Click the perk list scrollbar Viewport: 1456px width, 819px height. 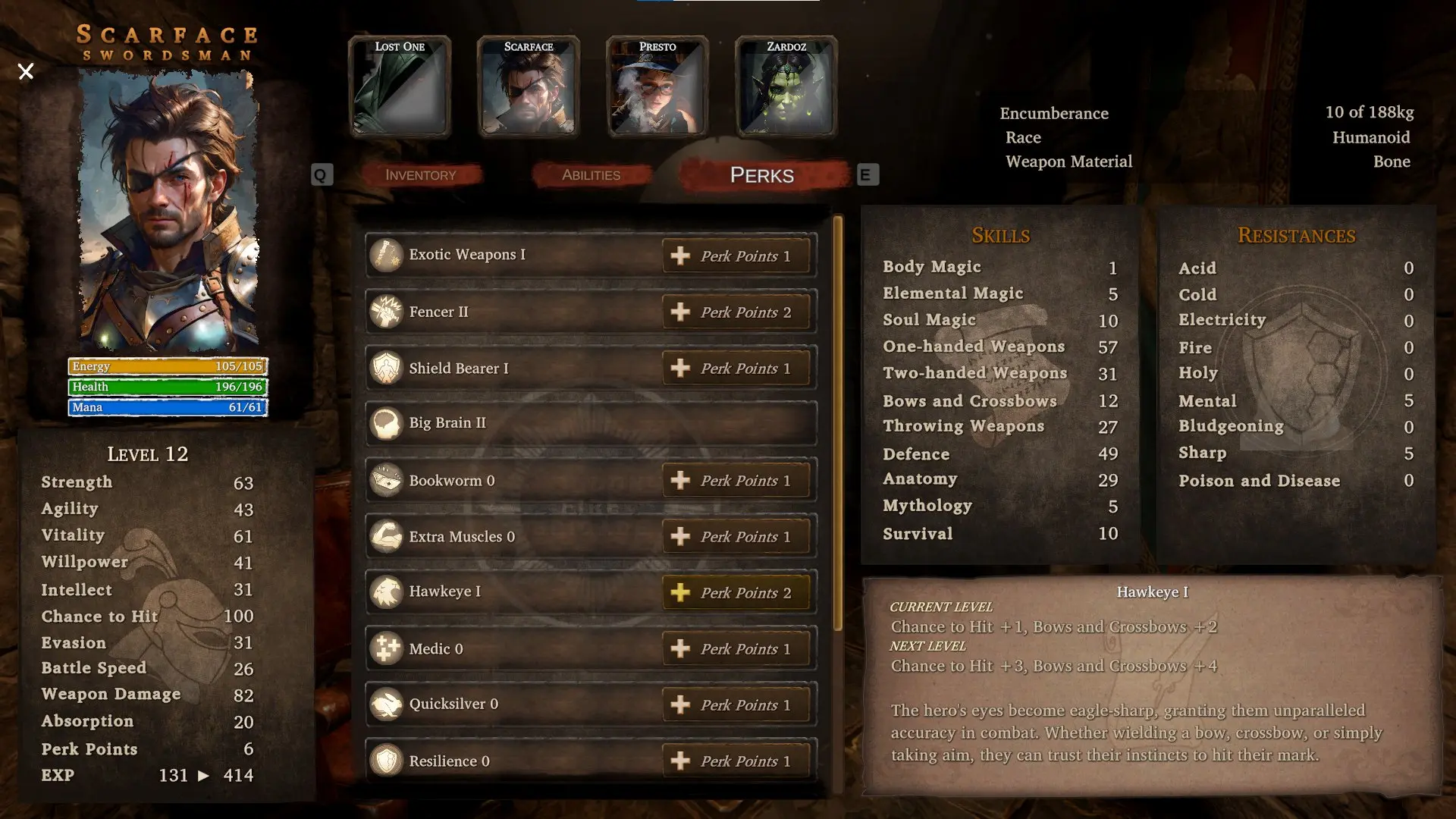(x=838, y=423)
